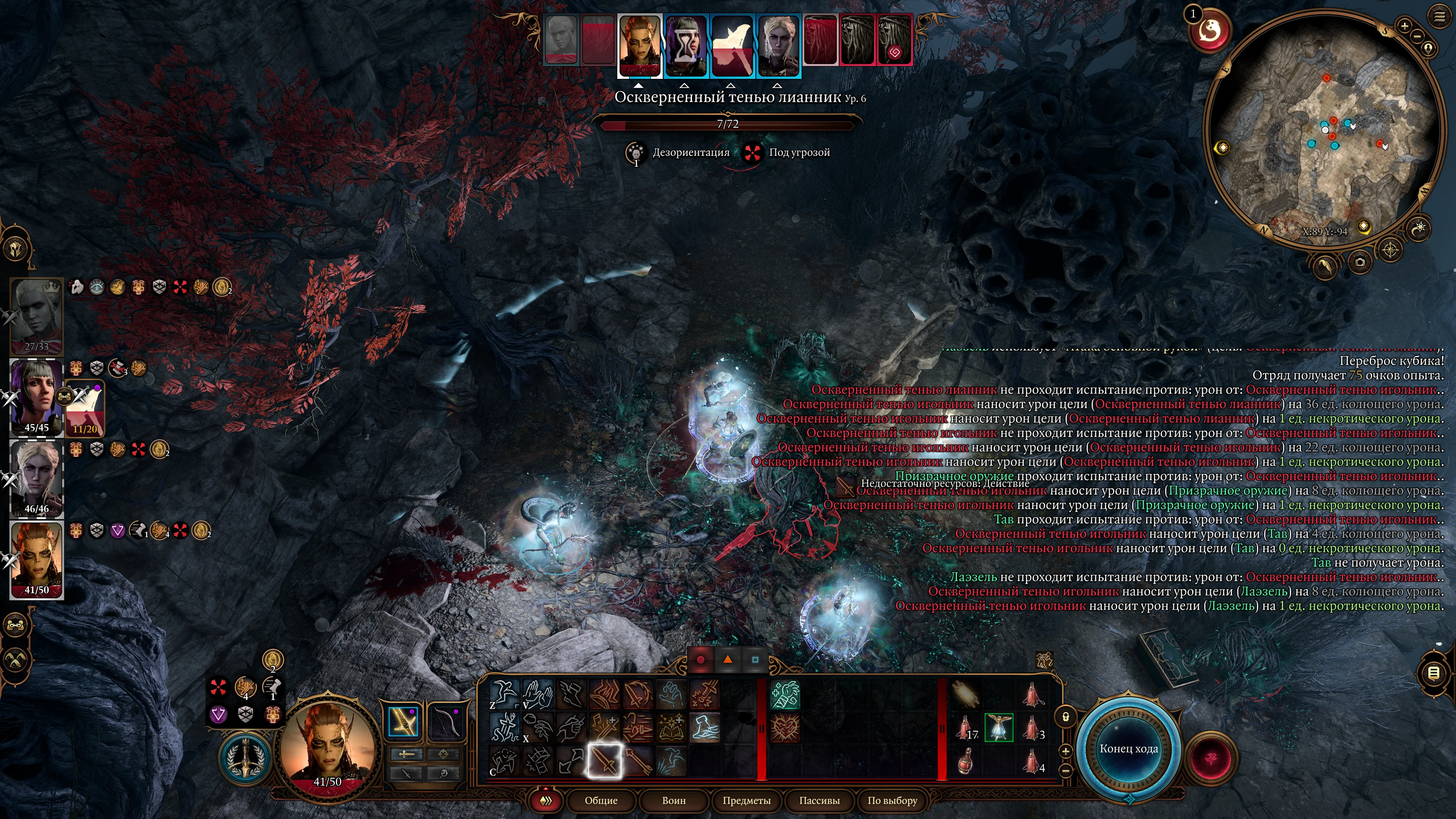This screenshot has height=819, width=1456.
Task: Zoom out the minimap with minus
Action: point(1417,36)
